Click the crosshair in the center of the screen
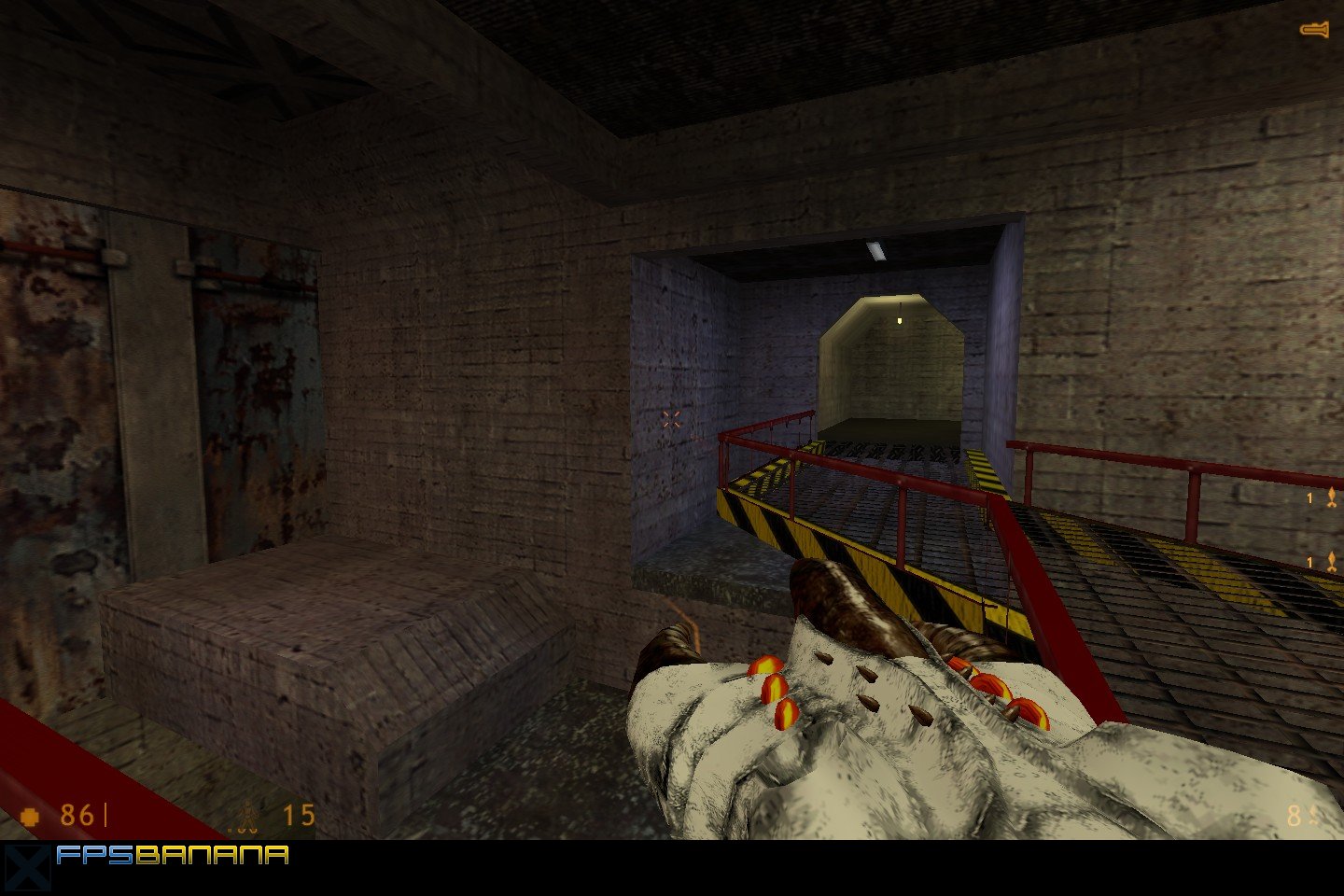Viewport: 1344px width, 896px height. click(670, 418)
